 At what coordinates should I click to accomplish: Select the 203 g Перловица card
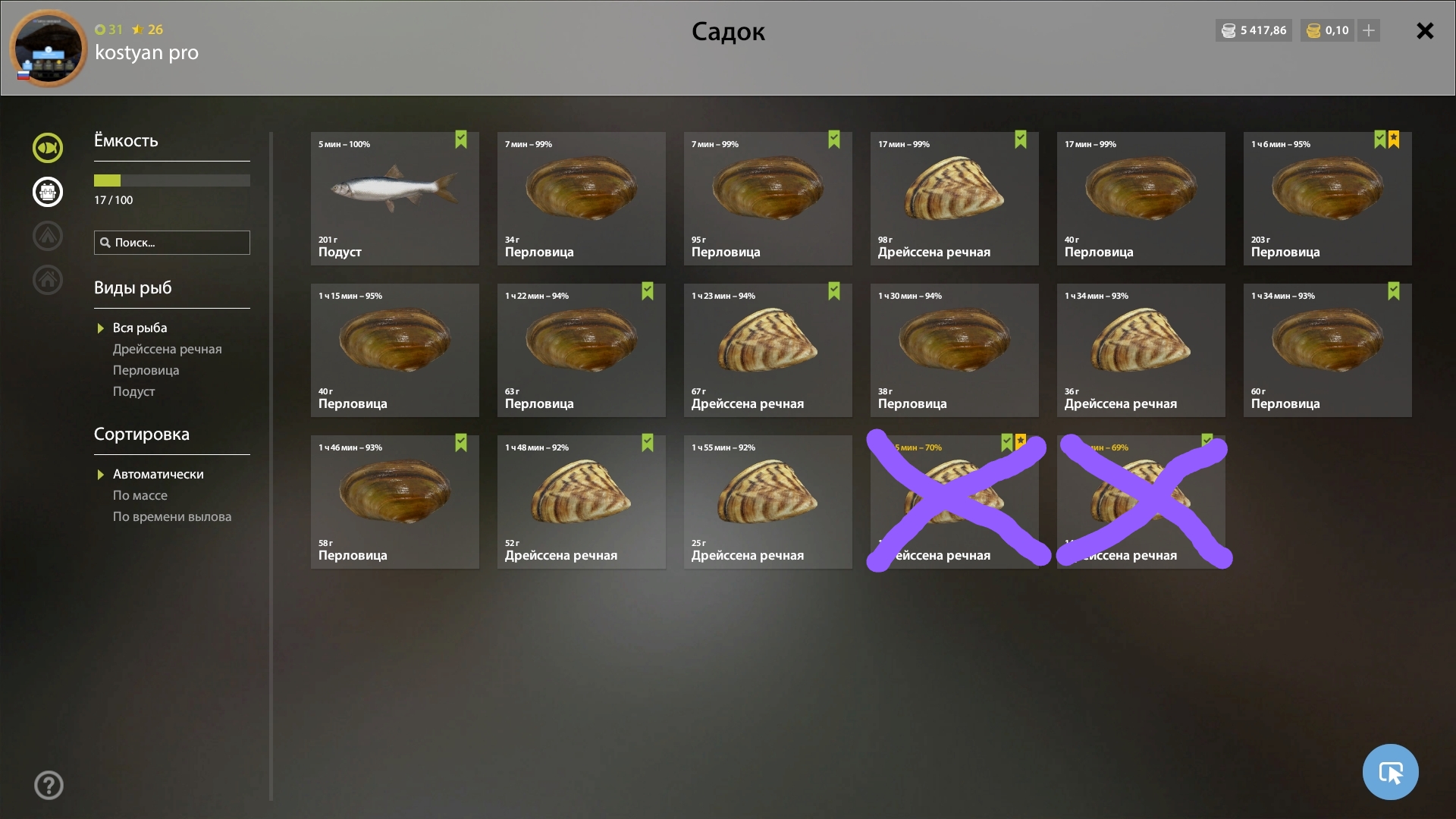[1327, 199]
